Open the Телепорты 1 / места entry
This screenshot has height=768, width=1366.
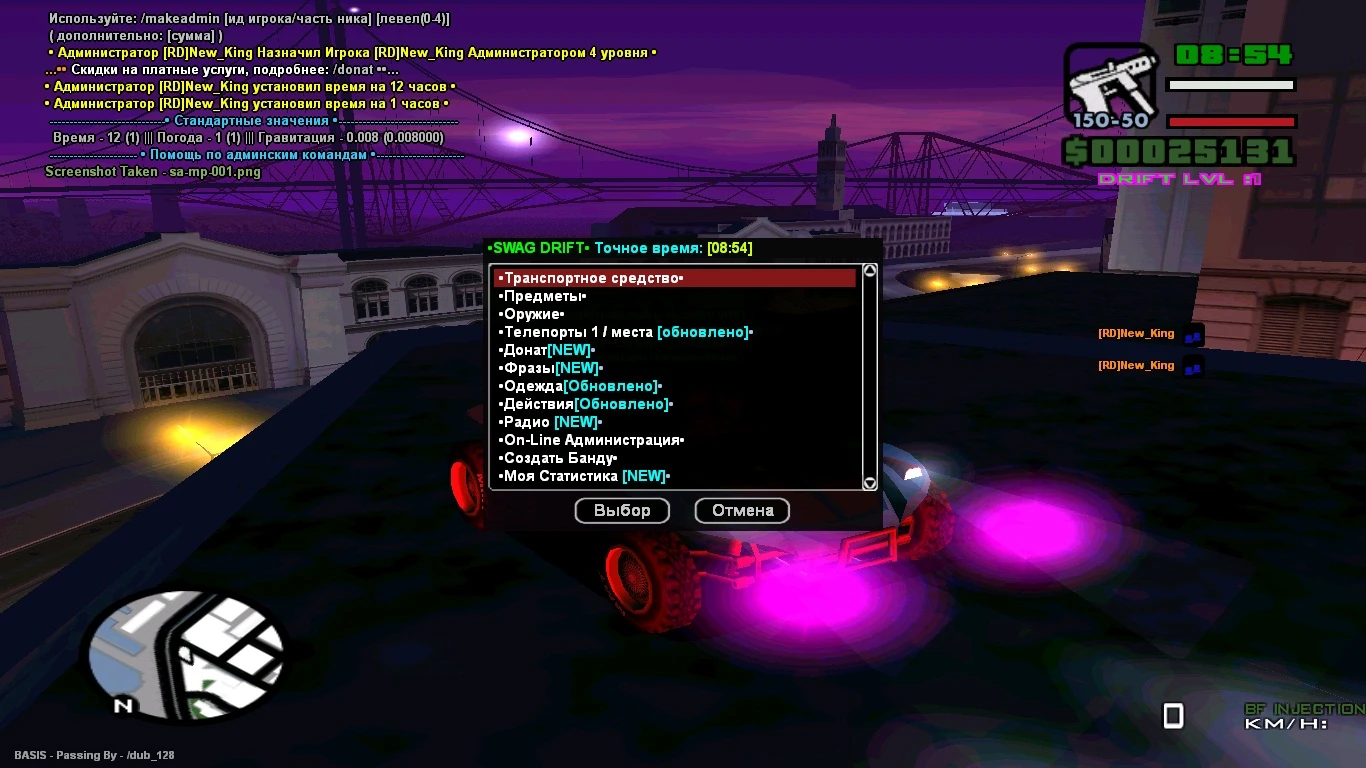point(625,332)
